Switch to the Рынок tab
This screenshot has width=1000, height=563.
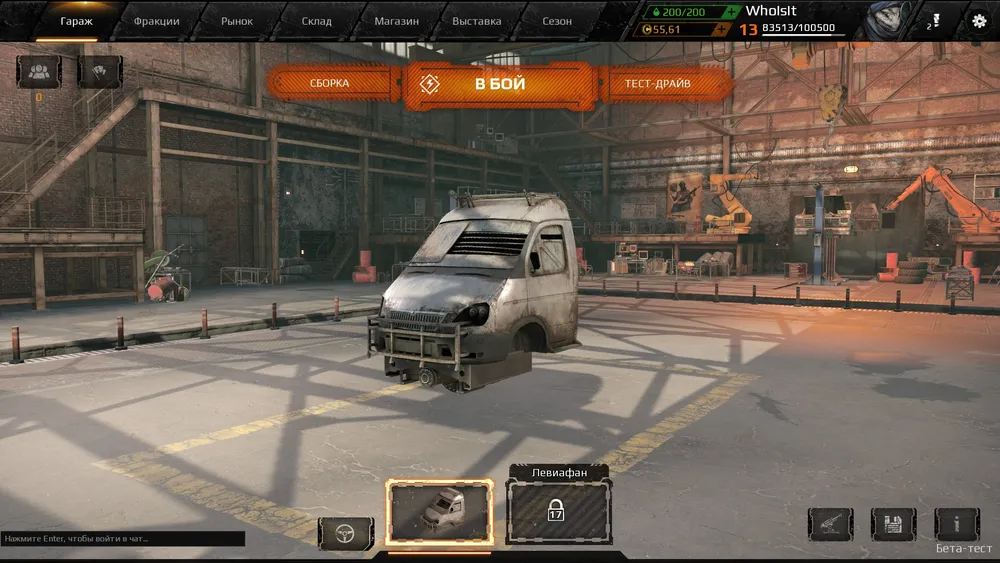[236, 21]
